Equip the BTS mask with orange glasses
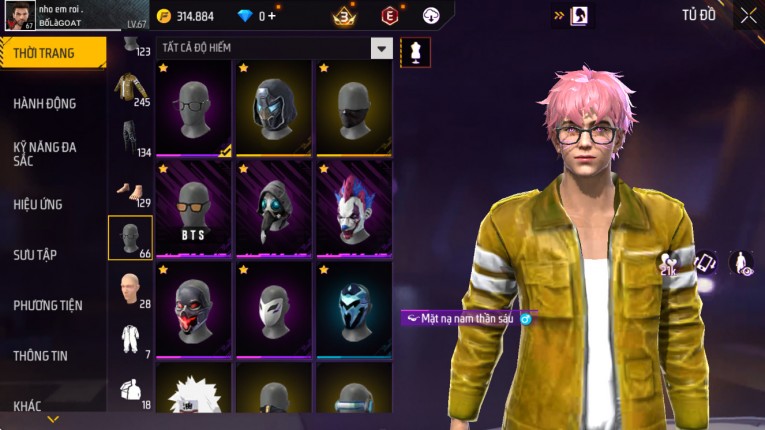 pyautogui.click(x=194, y=208)
